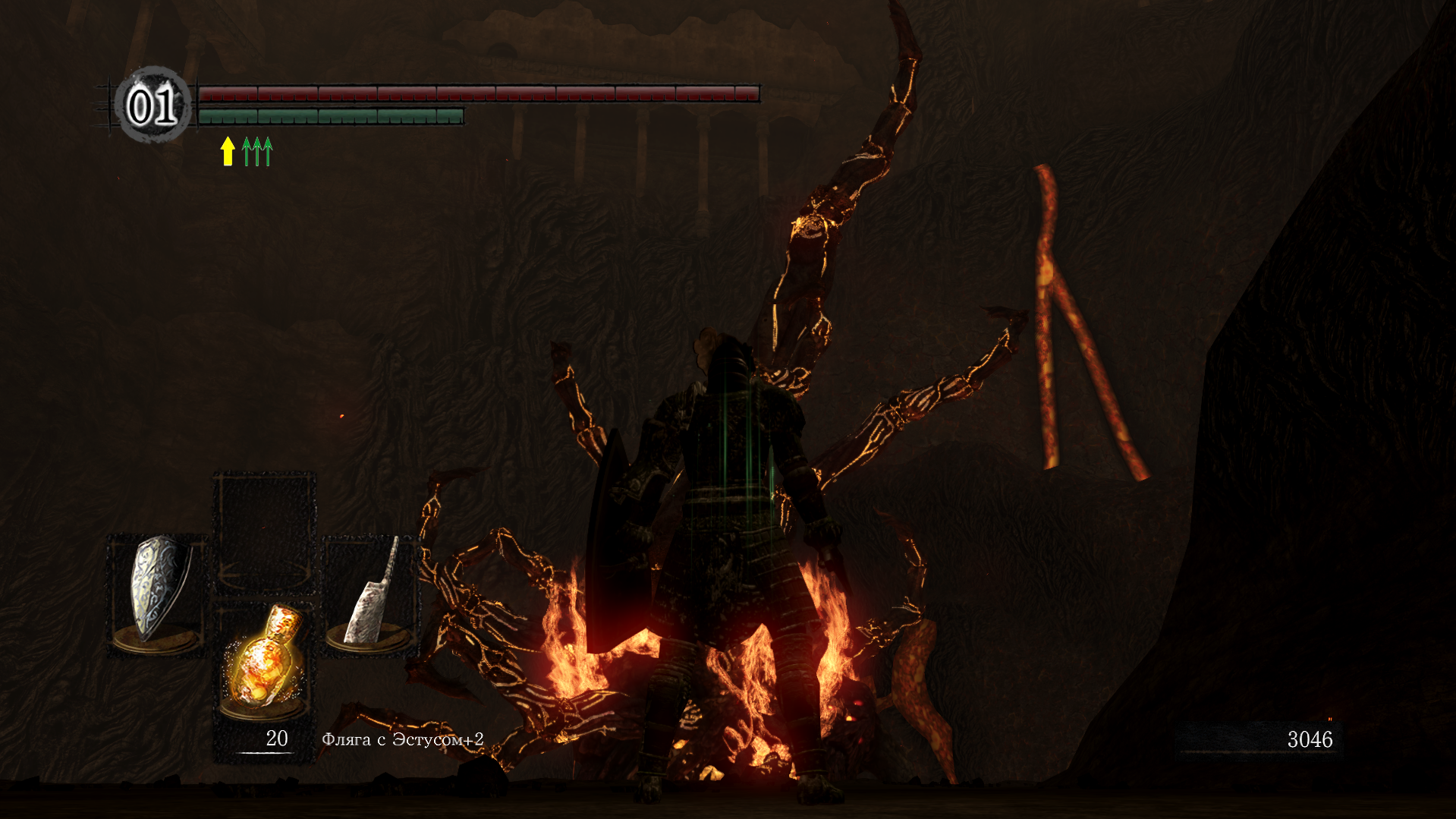Click the green triple-arrow status icon
The image size is (1456, 819).
coord(257,151)
